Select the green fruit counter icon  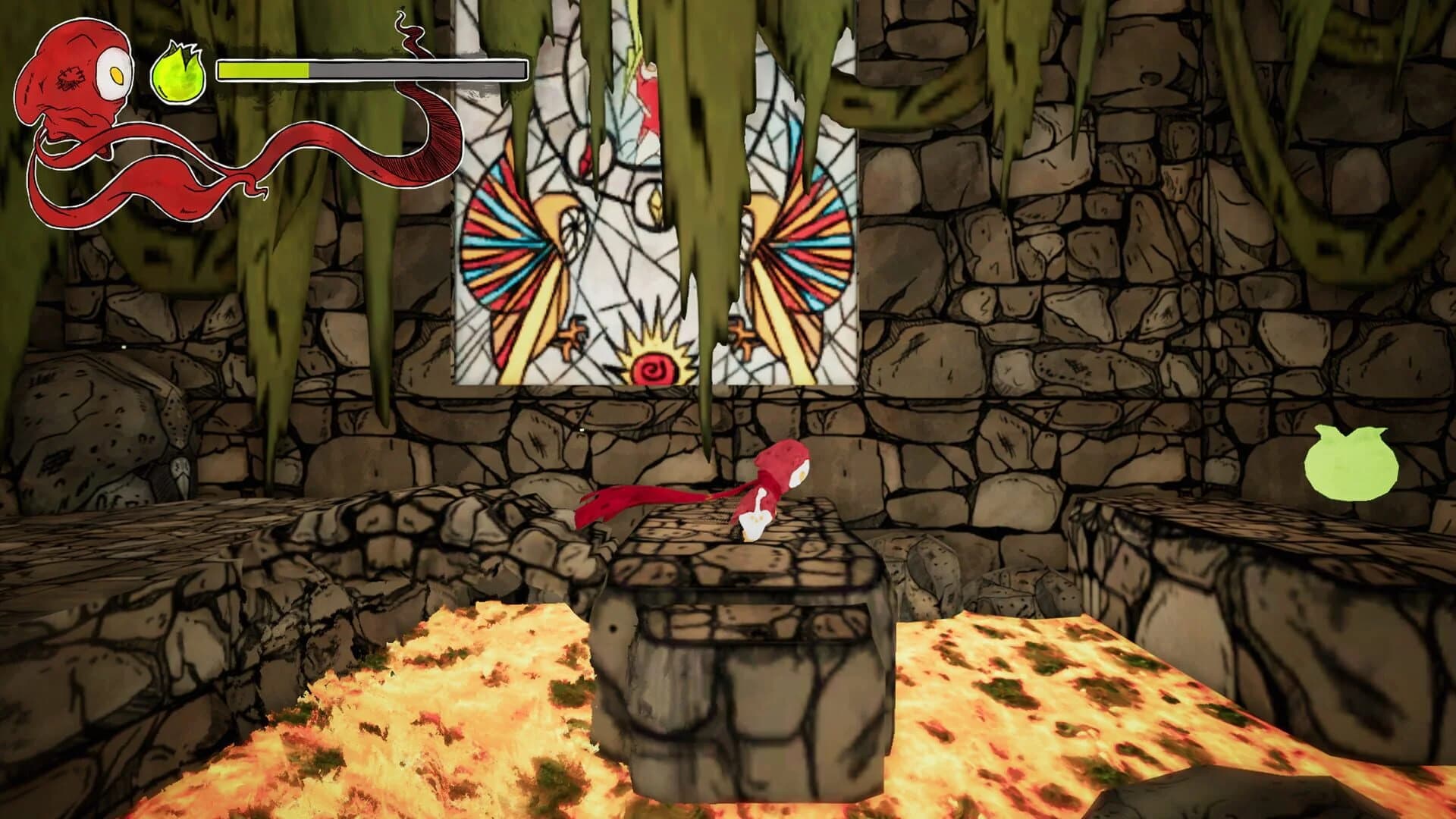point(177,72)
